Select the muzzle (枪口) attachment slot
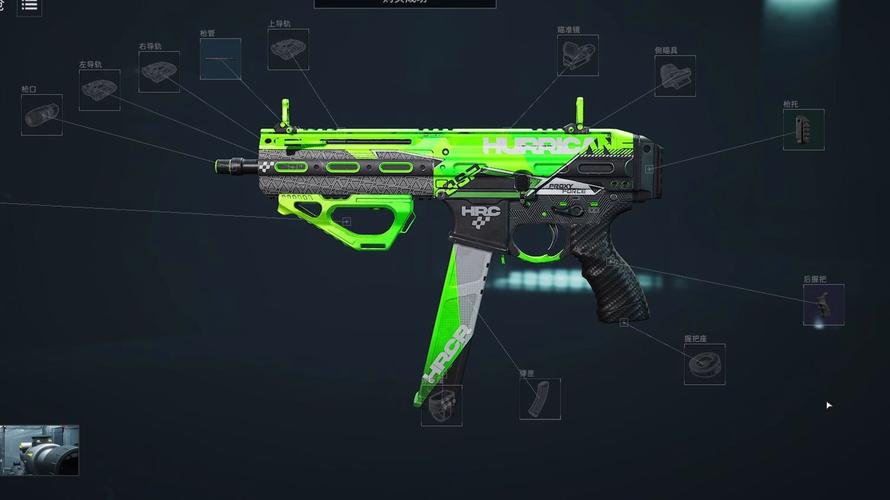 click(42, 115)
